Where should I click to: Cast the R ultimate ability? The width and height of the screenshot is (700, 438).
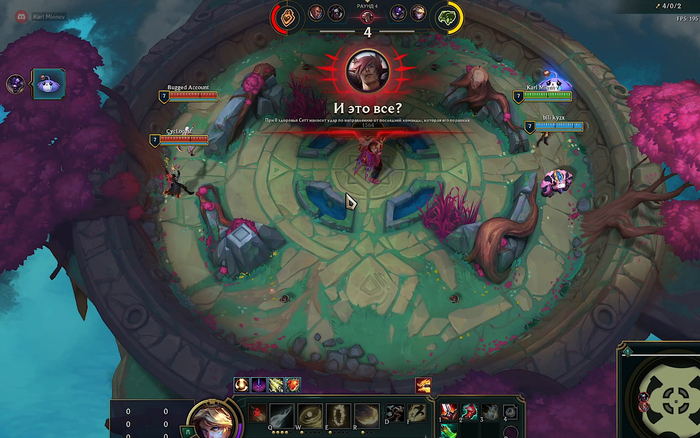point(367,414)
